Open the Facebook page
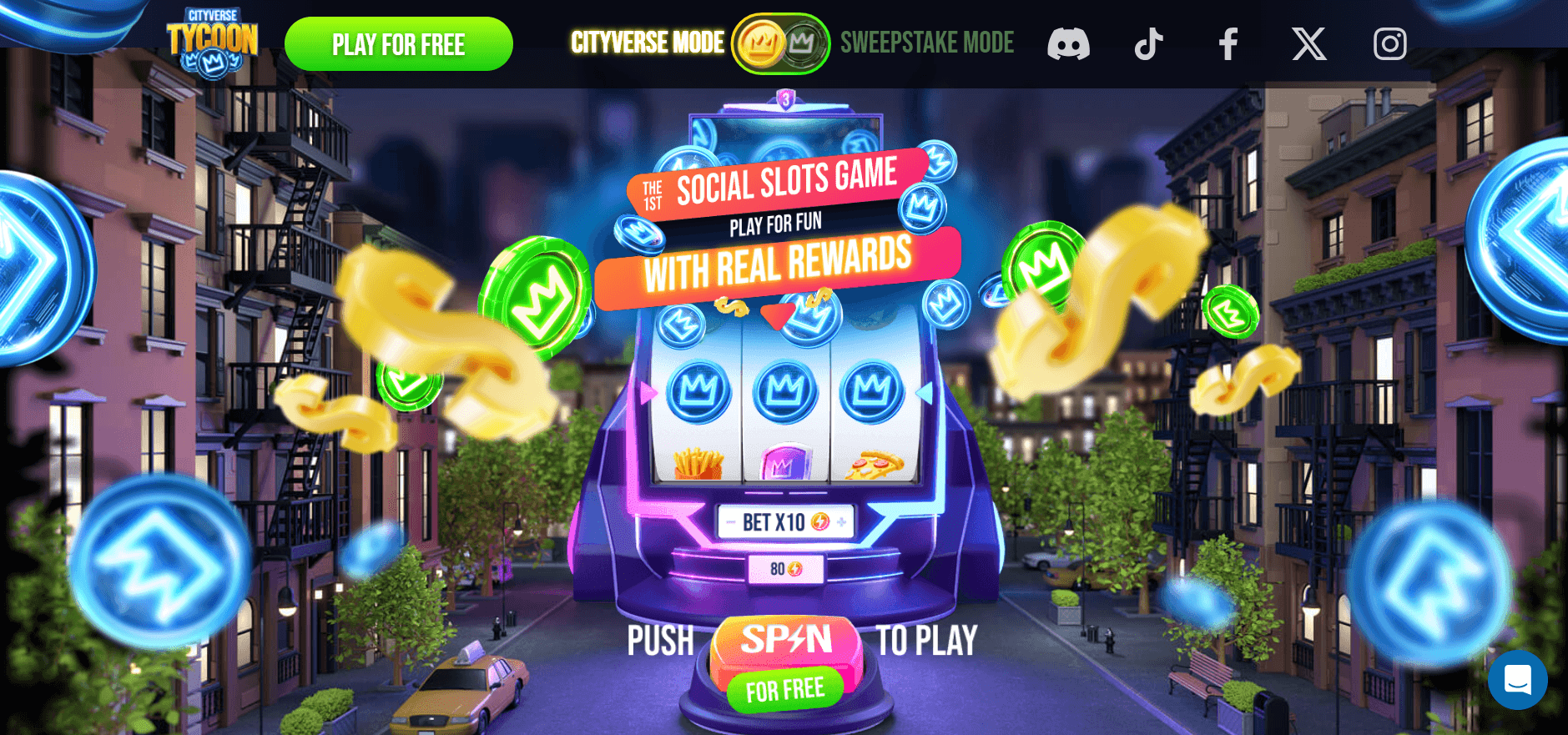This screenshot has height=735, width=1568. pyautogui.click(x=1228, y=44)
